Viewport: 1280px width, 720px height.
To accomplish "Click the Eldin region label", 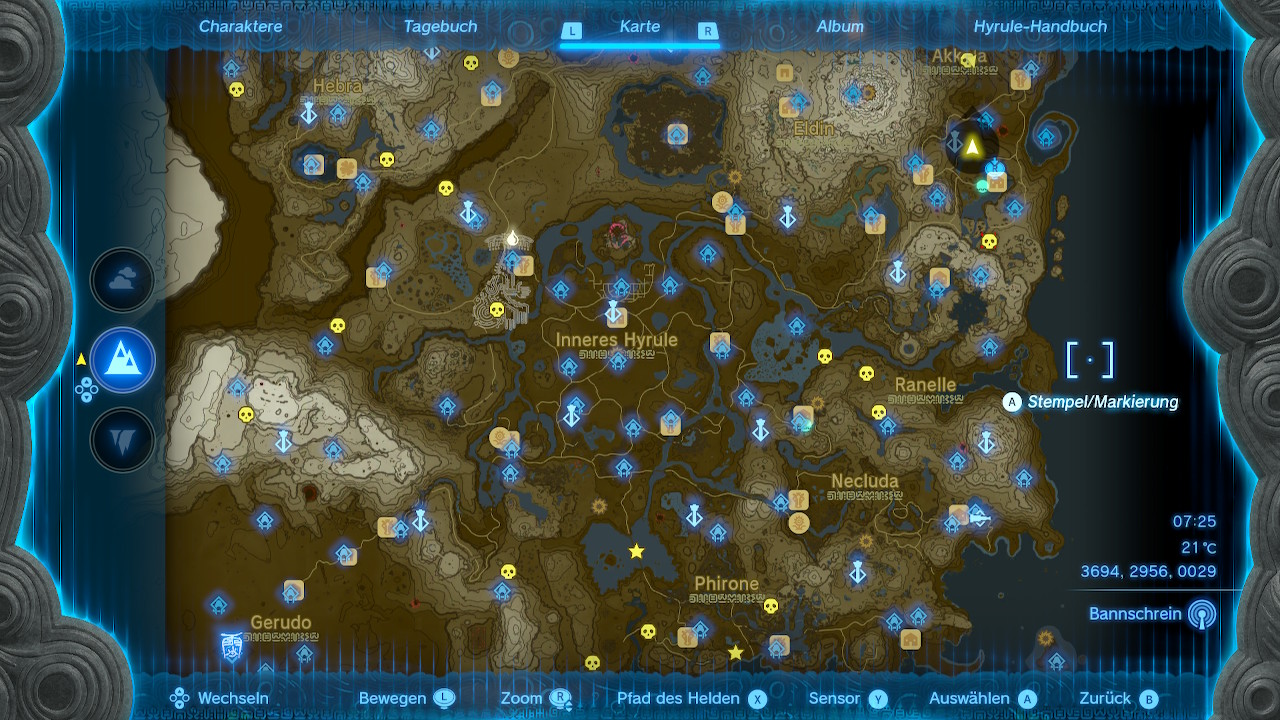I will [x=813, y=129].
